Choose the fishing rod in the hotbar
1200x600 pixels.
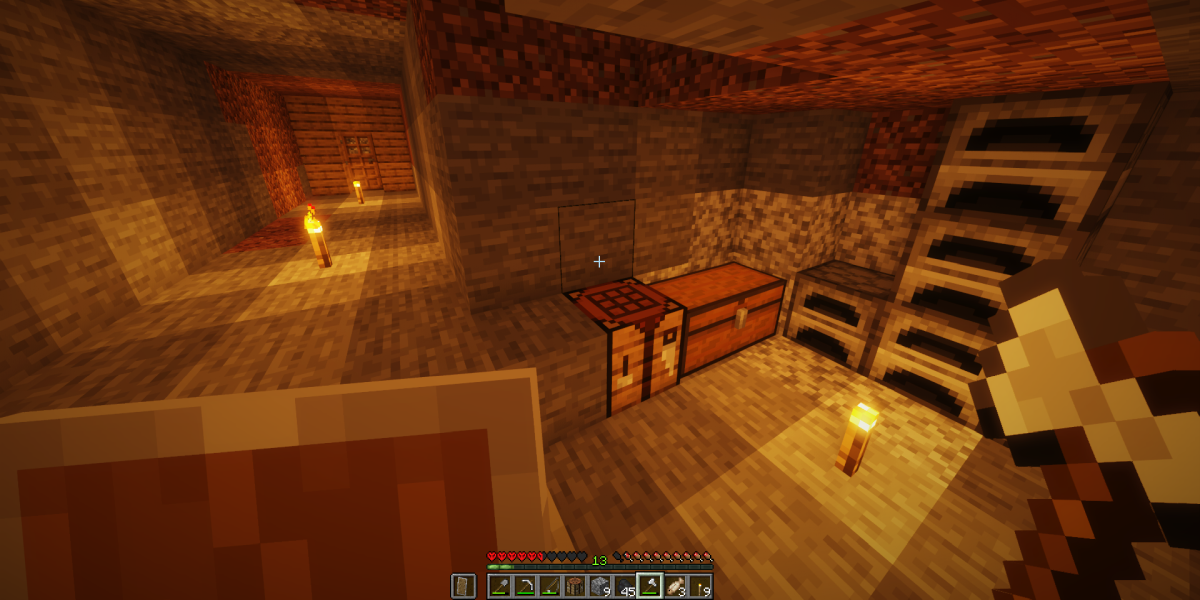[x=549, y=586]
